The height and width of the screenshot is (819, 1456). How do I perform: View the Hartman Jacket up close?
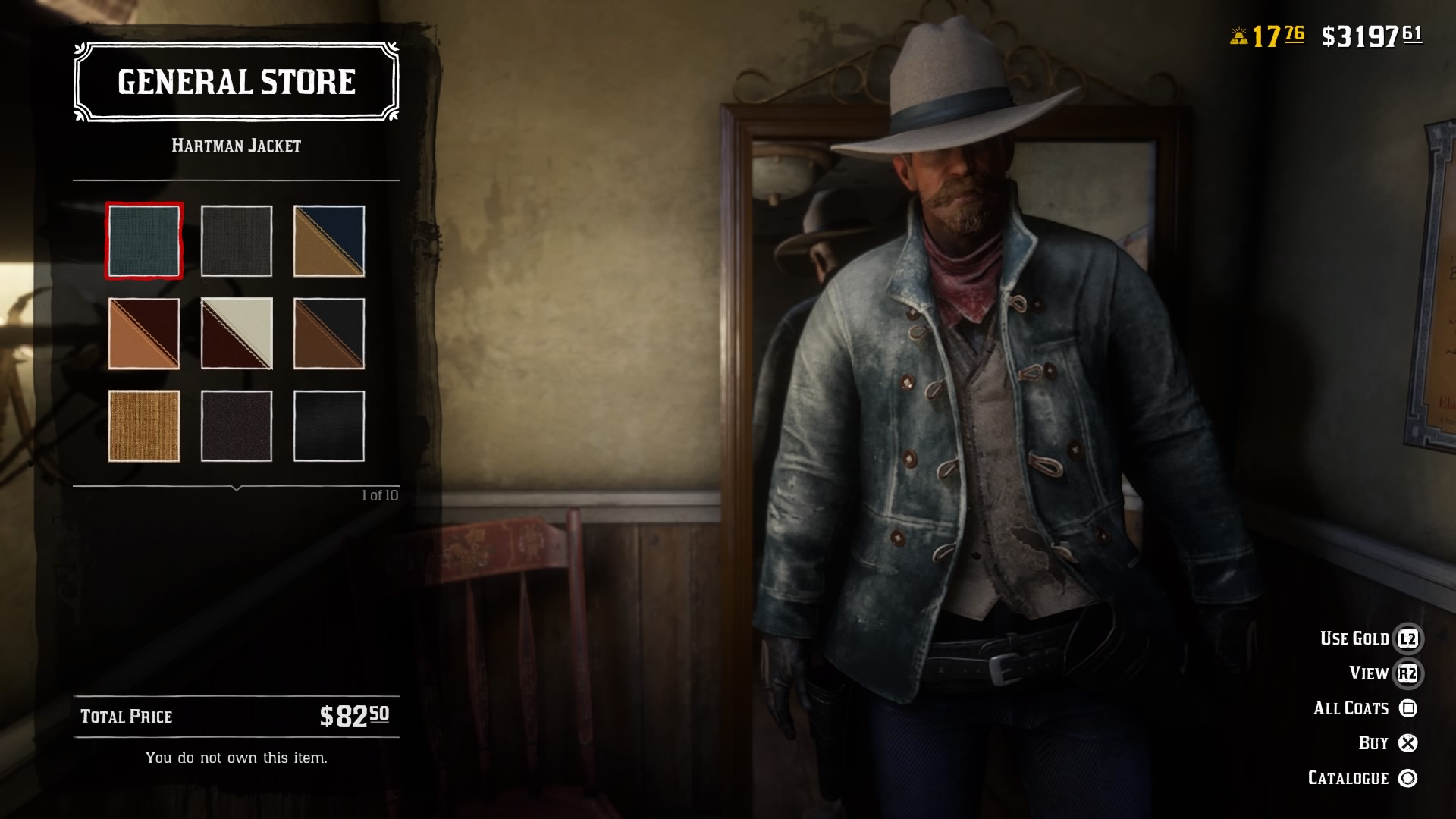1370,673
